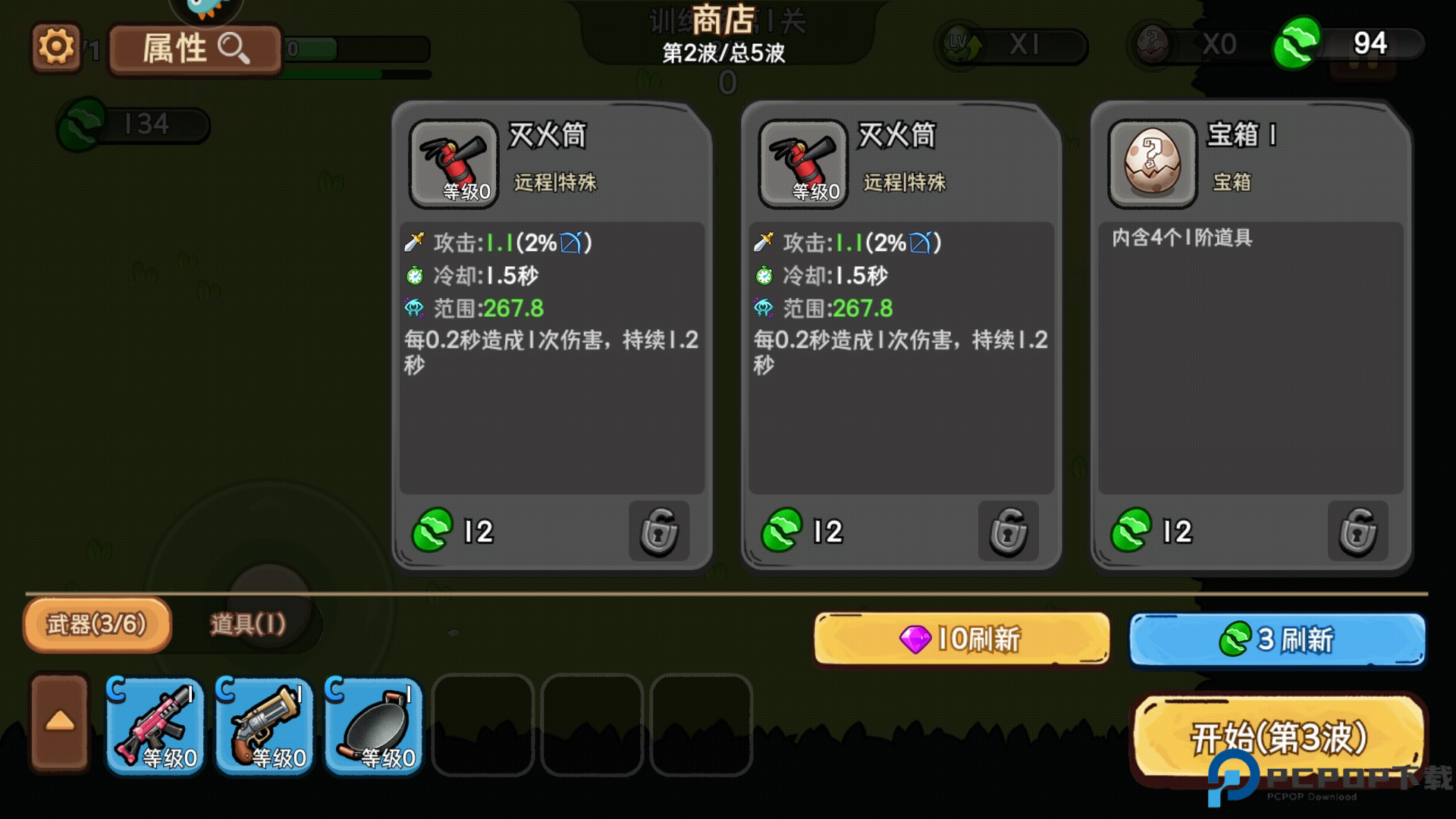Switch to the 武器(3/6) weapons tab
The width and height of the screenshot is (1456, 819).
[97, 625]
